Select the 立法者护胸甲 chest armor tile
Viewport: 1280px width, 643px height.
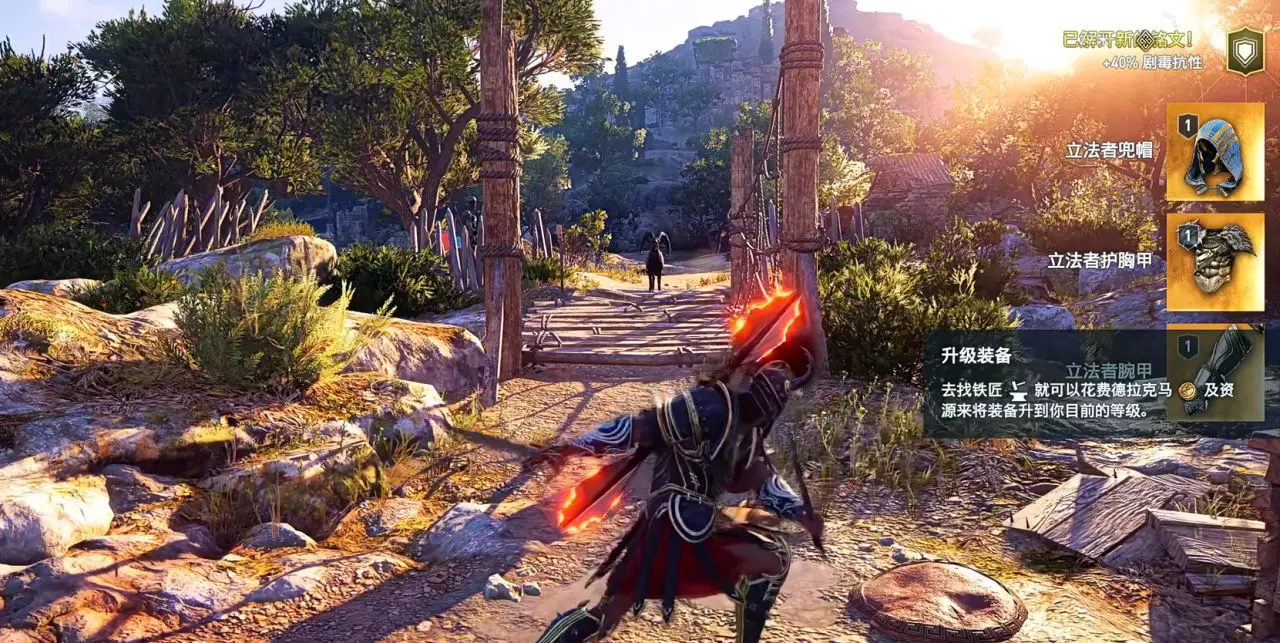1215,261
